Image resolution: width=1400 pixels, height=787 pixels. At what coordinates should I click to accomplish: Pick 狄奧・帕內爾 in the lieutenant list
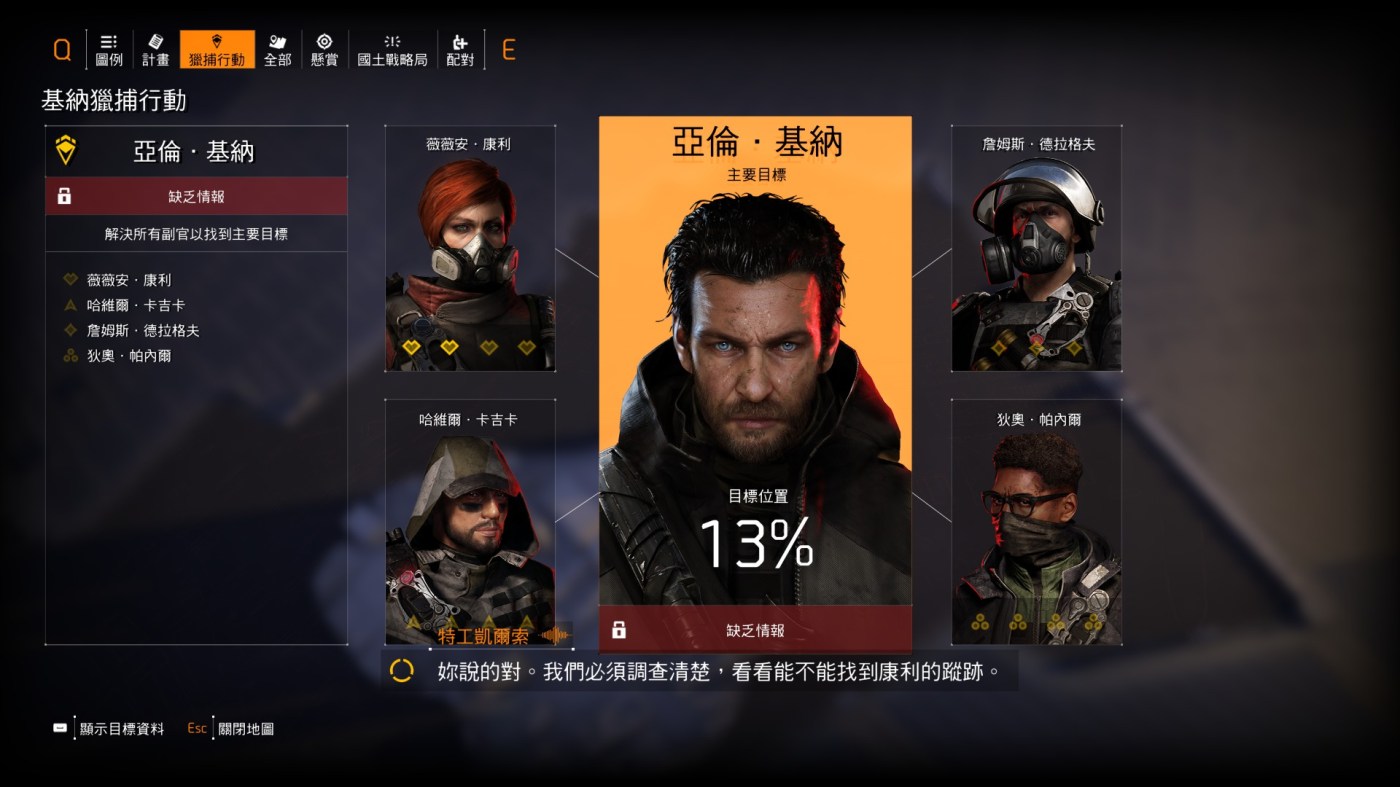[129, 355]
